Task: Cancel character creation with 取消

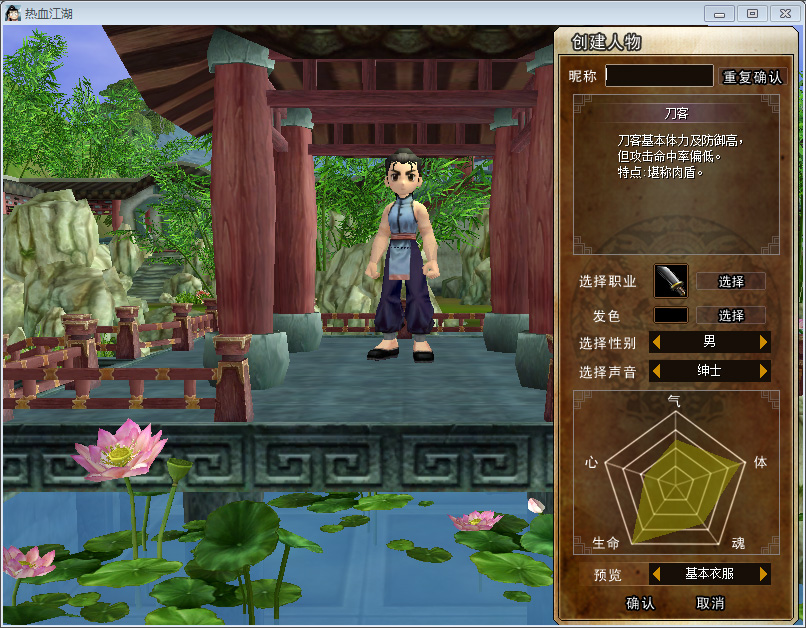Action: coord(710,603)
